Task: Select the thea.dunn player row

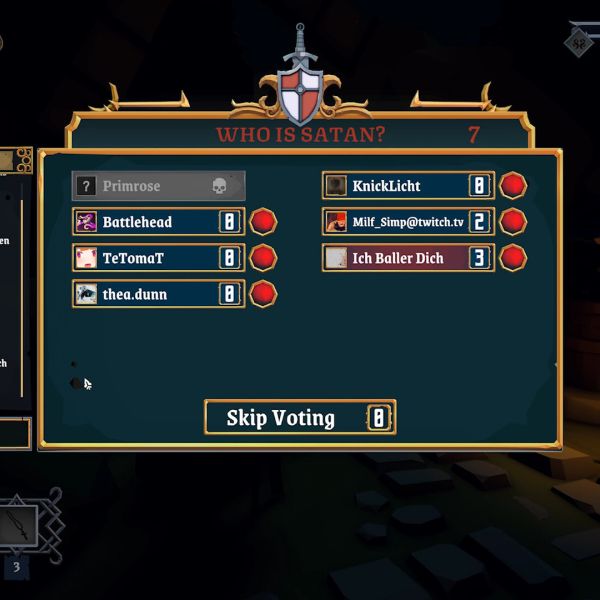Action: (158, 294)
